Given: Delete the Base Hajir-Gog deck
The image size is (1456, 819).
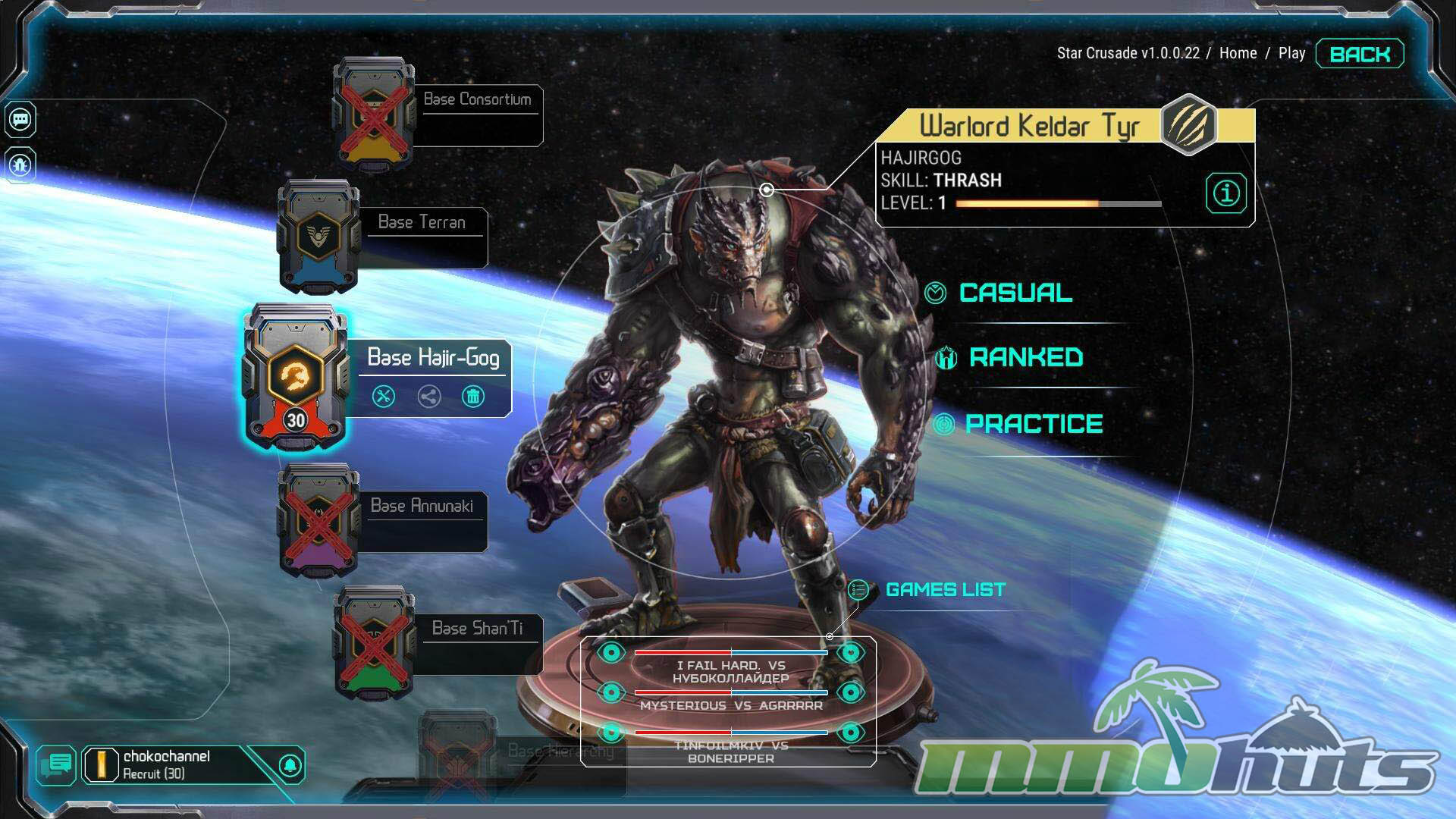Looking at the screenshot, I should pyautogui.click(x=473, y=397).
